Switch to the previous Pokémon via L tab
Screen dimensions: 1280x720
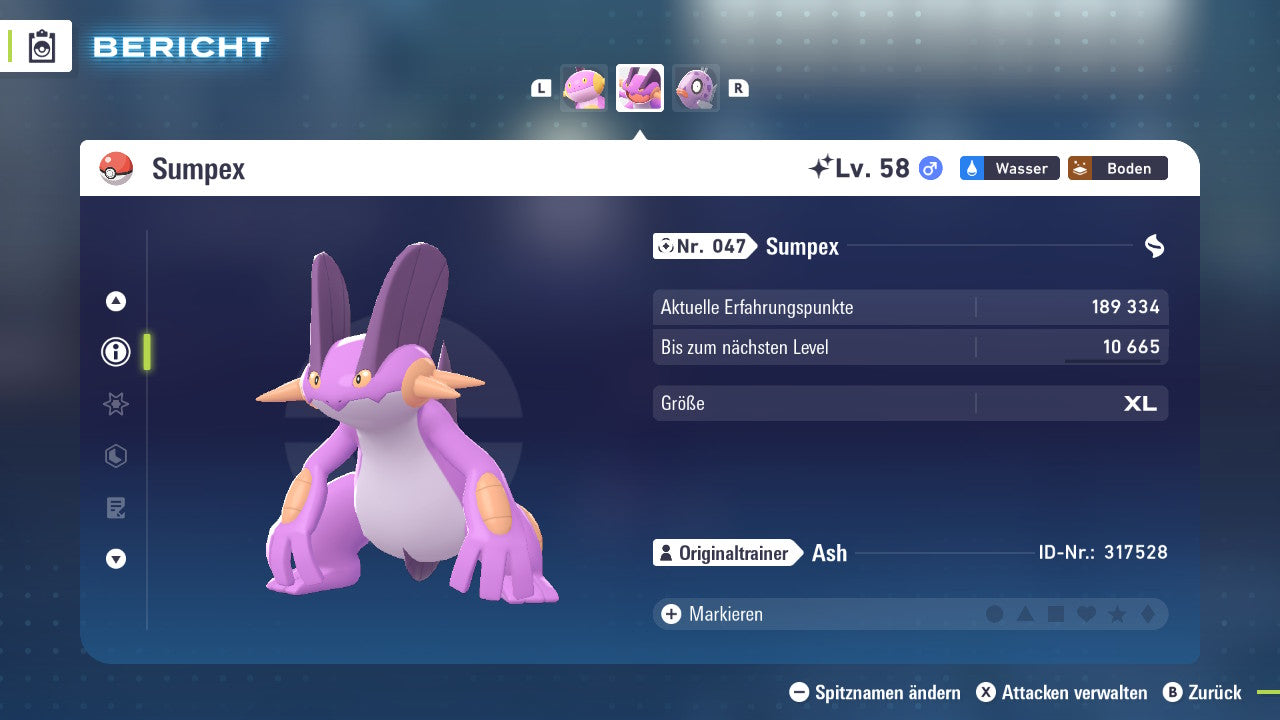(x=540, y=88)
